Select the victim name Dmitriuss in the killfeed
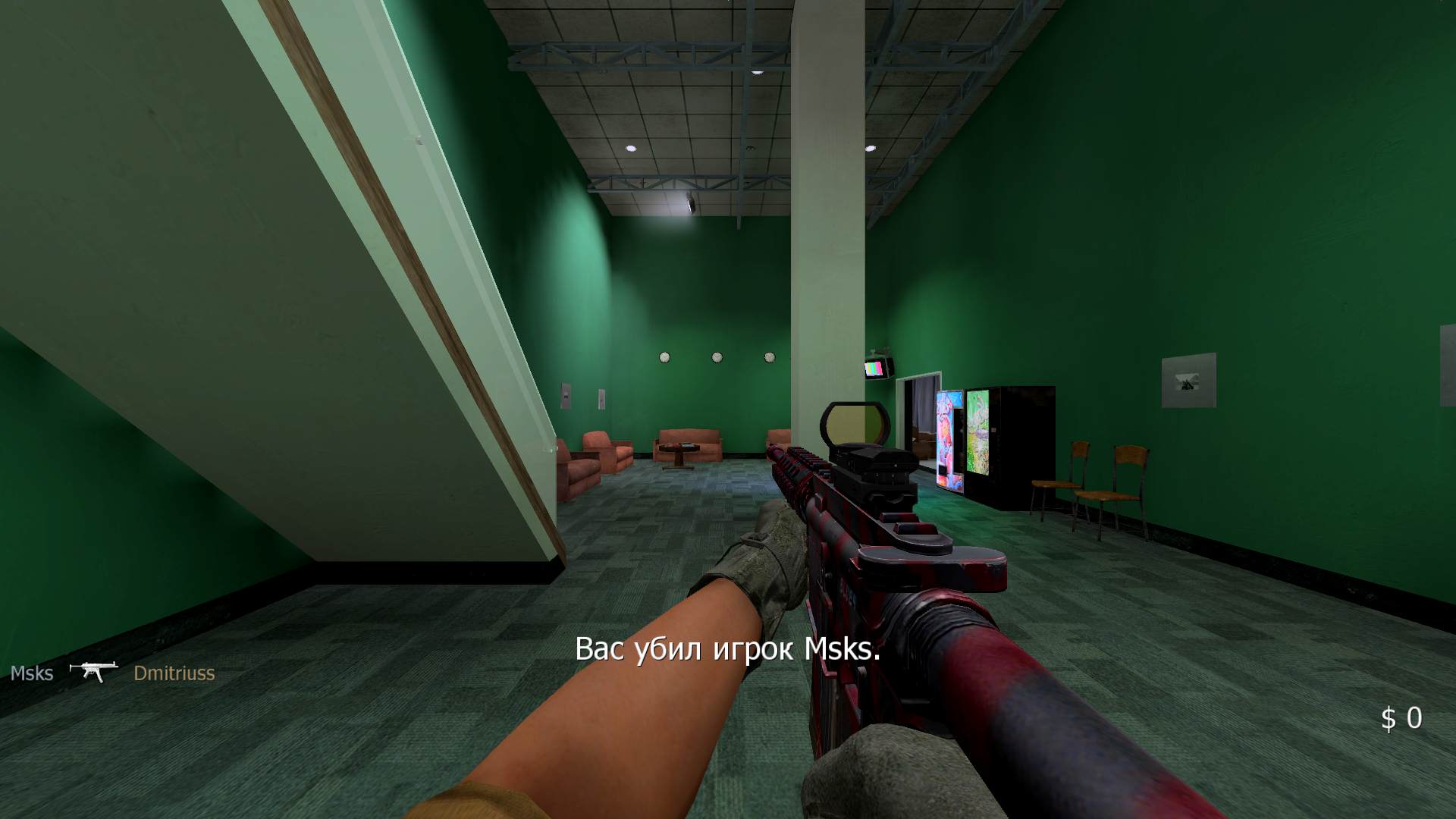The height and width of the screenshot is (819, 1456). (174, 673)
